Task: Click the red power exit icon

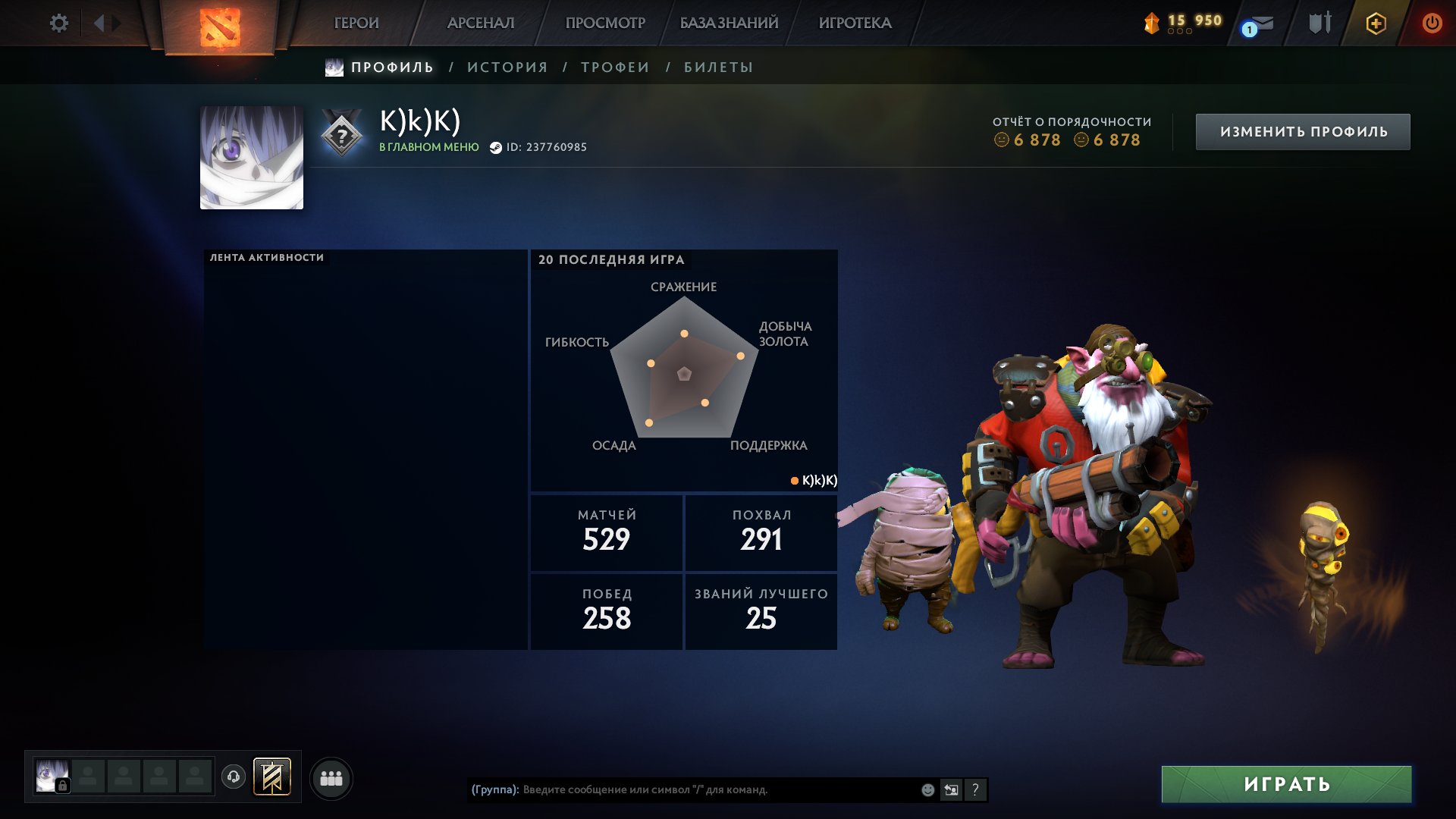Action: pos(1432,23)
